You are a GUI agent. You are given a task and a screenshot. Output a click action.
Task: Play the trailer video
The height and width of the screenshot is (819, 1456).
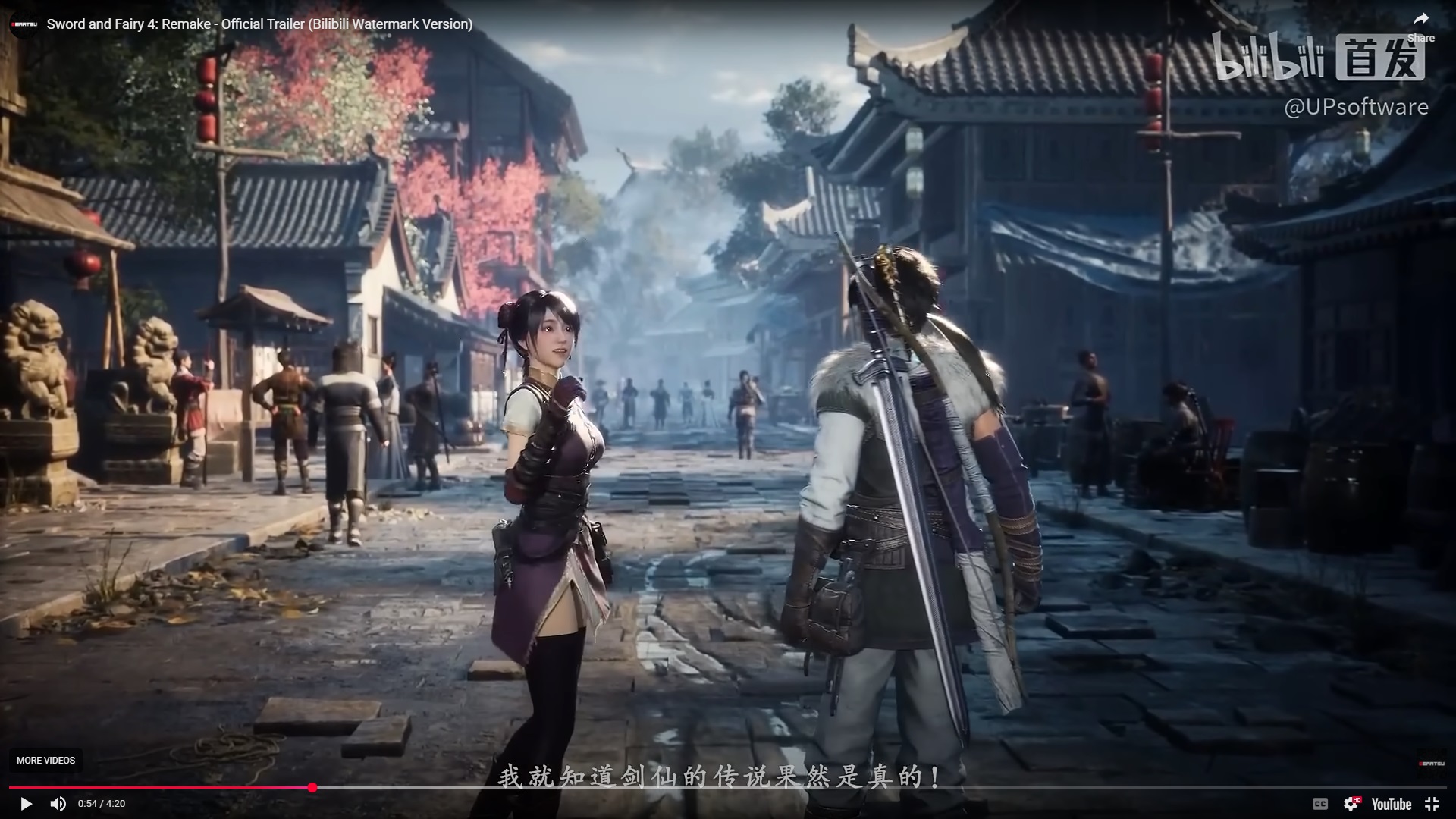click(26, 804)
